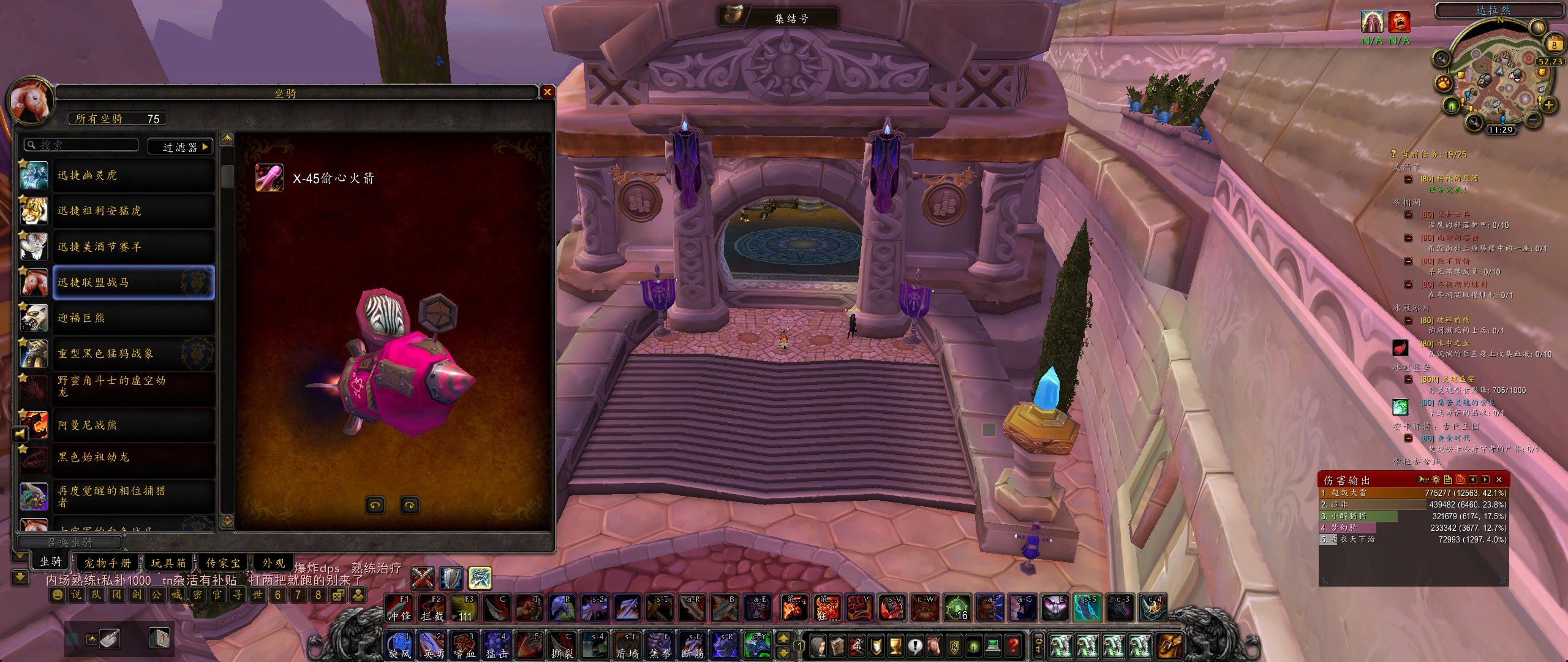Open the red question mark help button
Viewport: 1568px width, 662px height.
pyautogui.click(x=1013, y=645)
